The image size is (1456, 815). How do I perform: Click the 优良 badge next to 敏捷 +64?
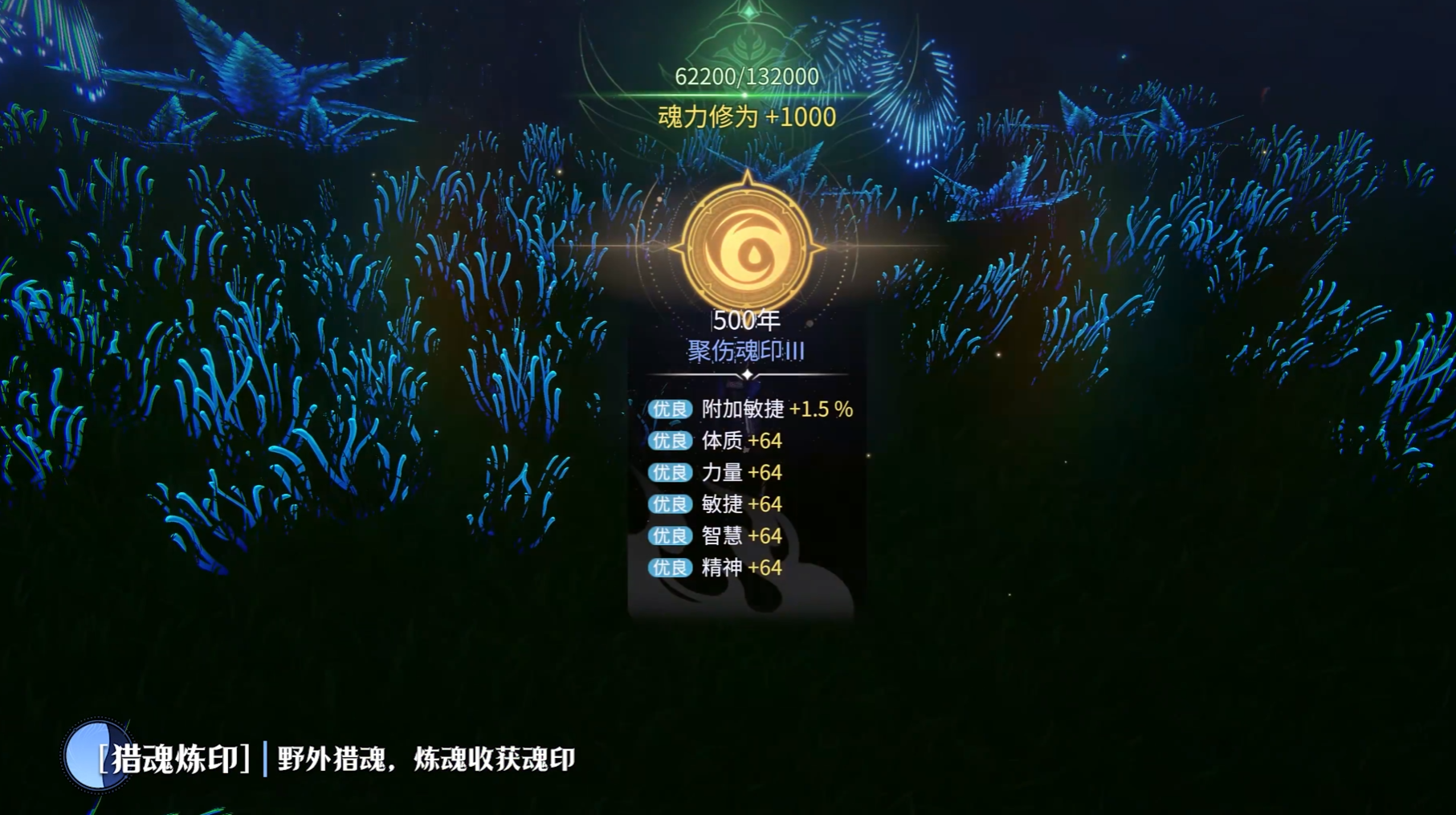tap(669, 505)
